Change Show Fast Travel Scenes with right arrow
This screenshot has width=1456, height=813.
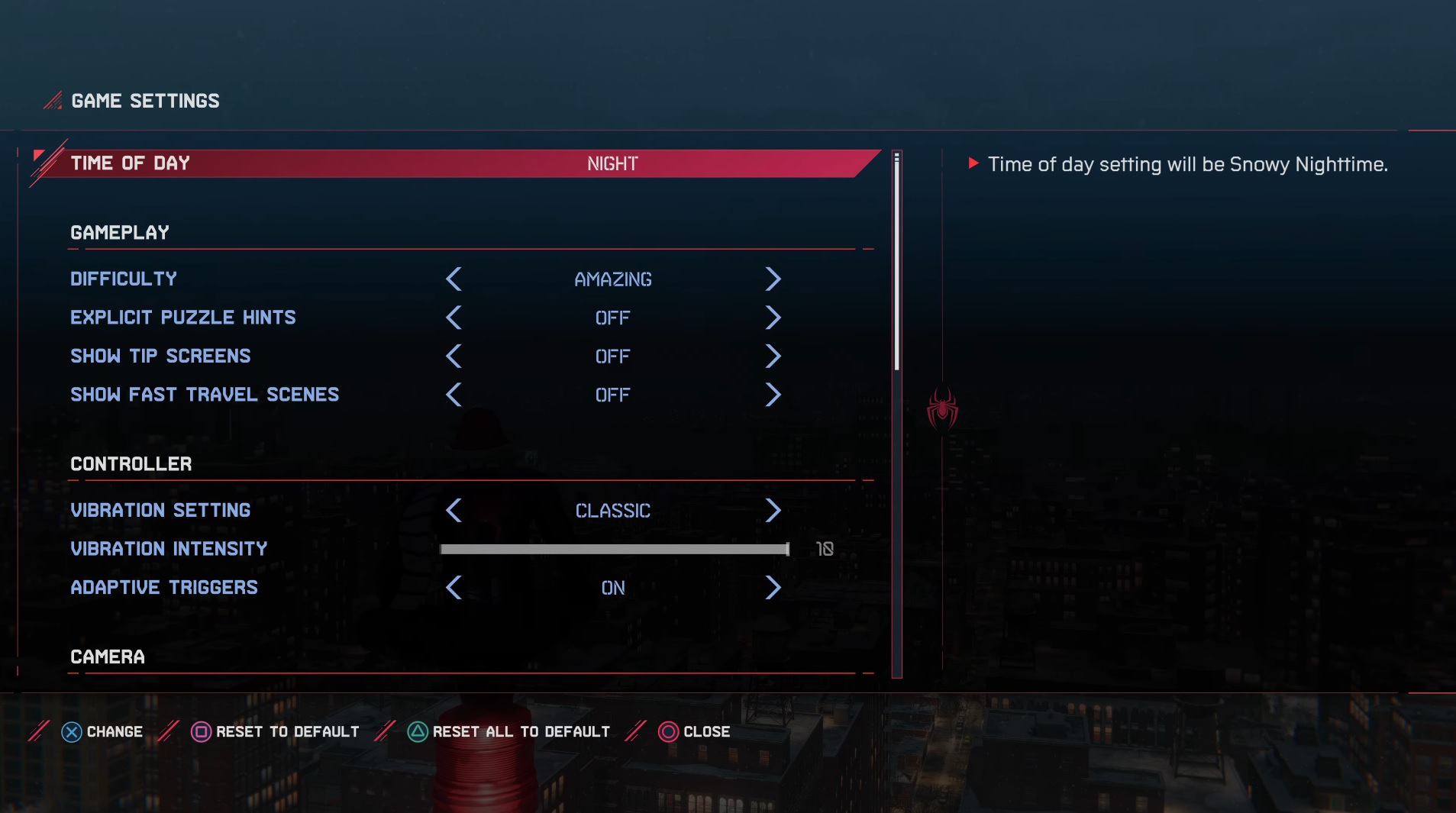773,395
